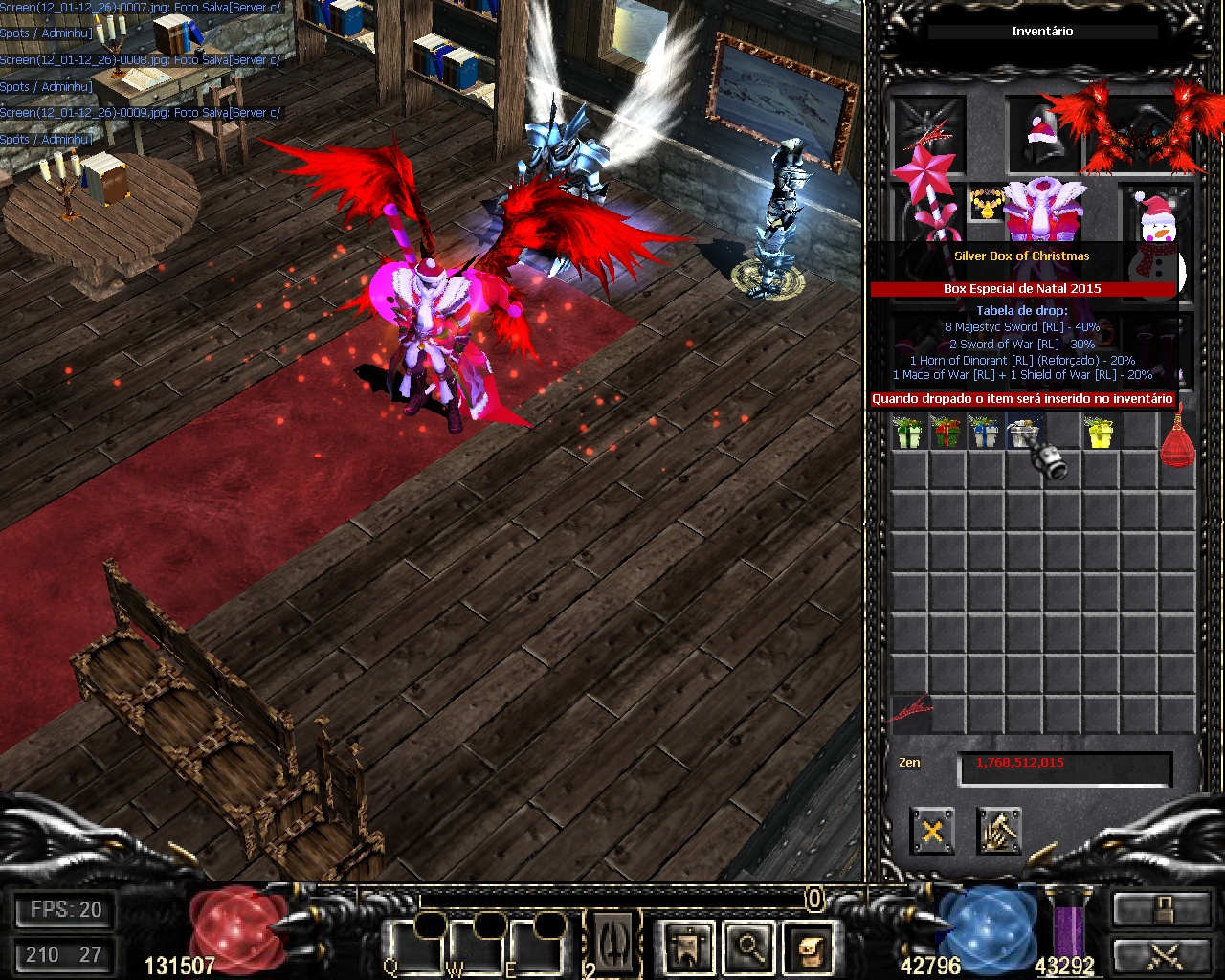Select the snowman item in equipment
Screen dimensions: 1225x980
click(1156, 230)
